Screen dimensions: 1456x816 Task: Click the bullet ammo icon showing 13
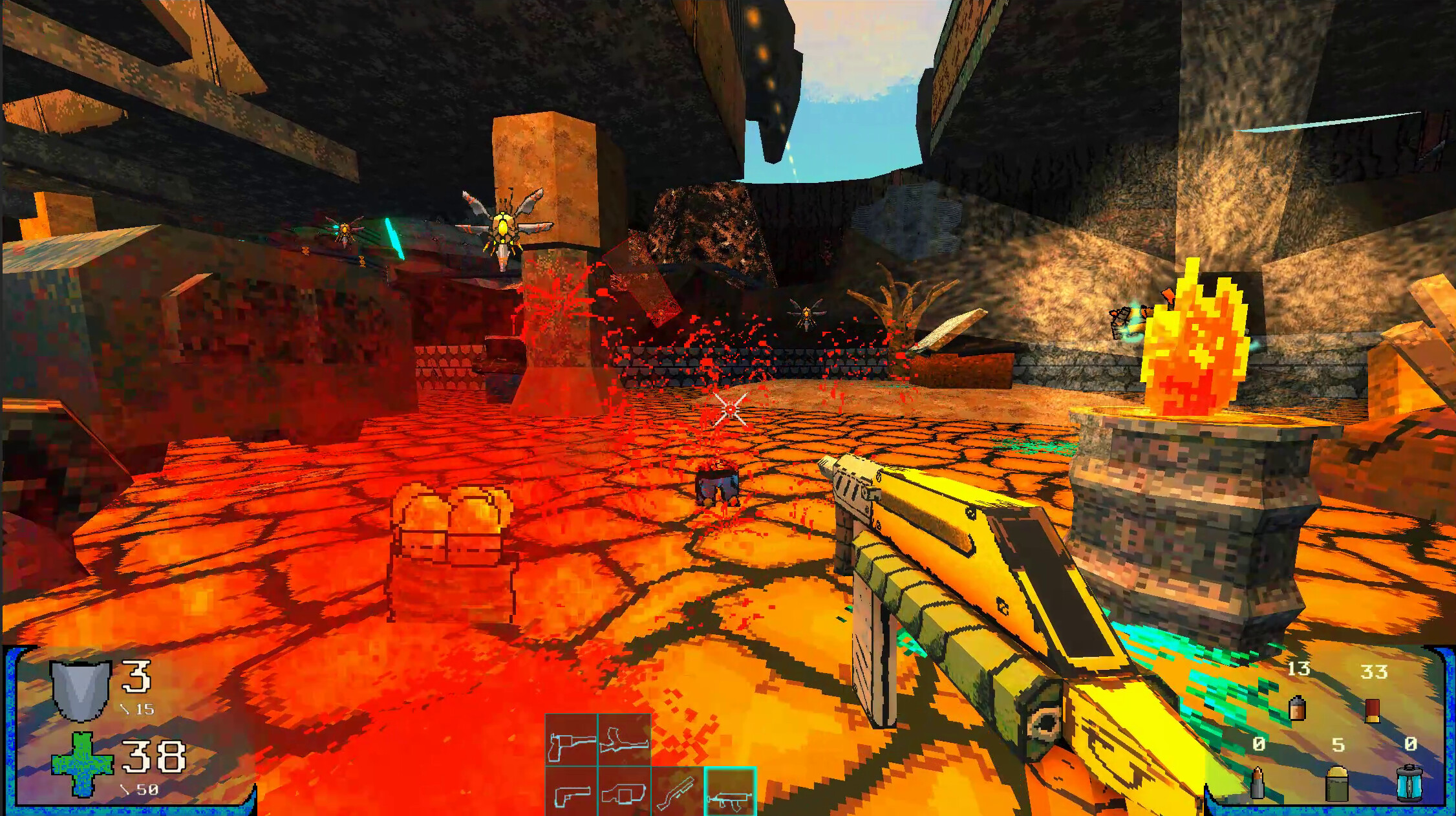click(1297, 709)
